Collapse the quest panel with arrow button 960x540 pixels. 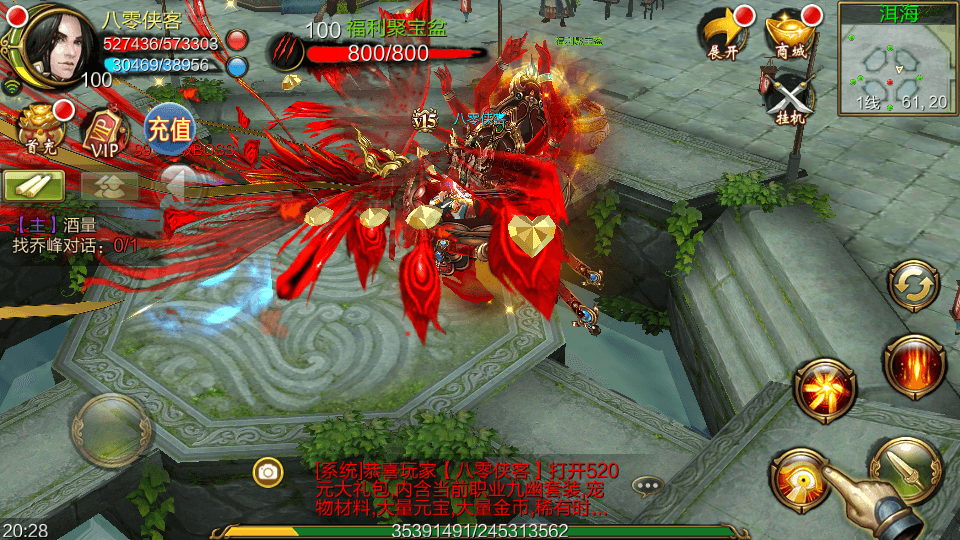click(179, 185)
